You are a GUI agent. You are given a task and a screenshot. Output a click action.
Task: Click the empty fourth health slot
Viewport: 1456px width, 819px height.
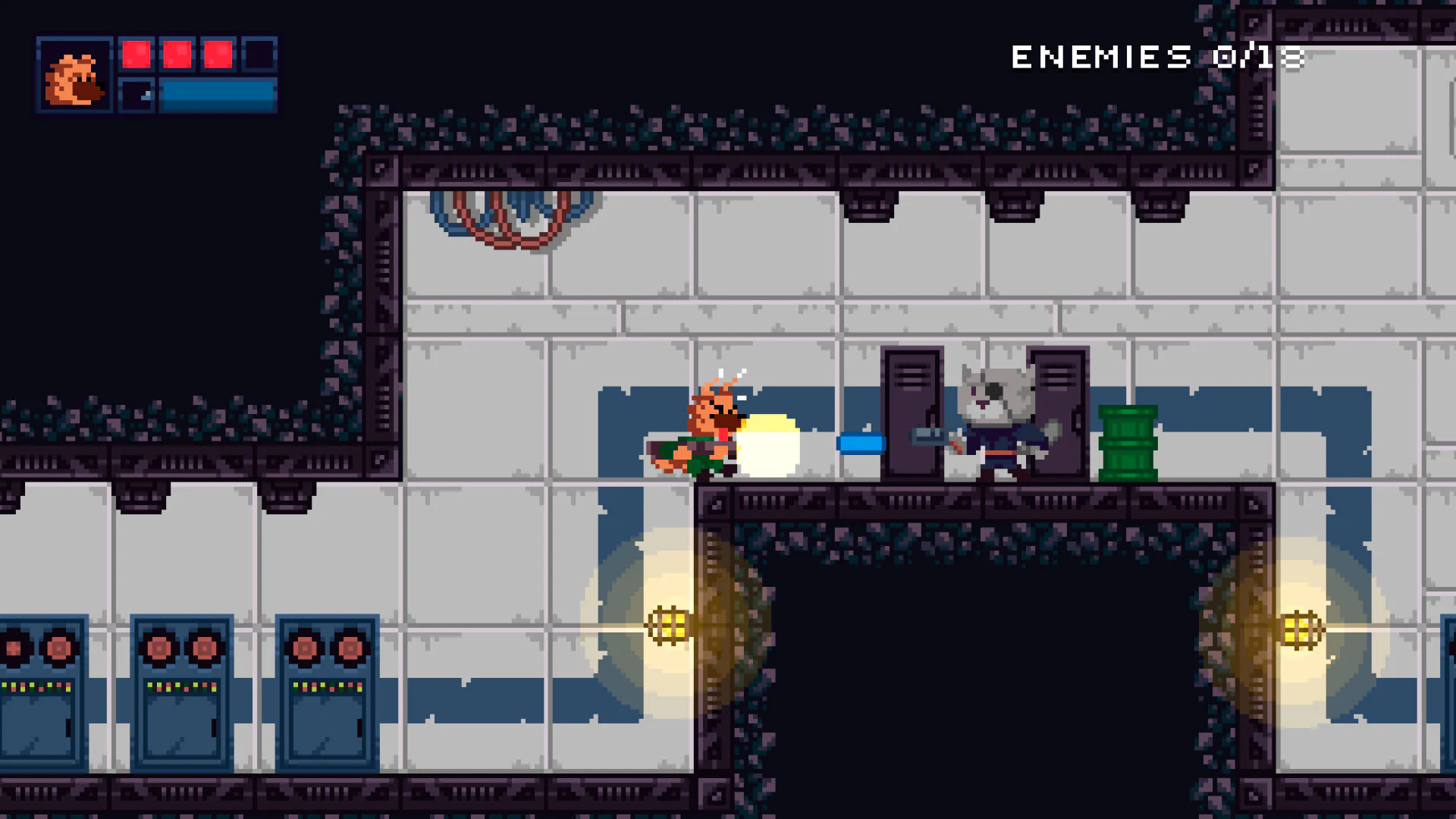[258, 53]
